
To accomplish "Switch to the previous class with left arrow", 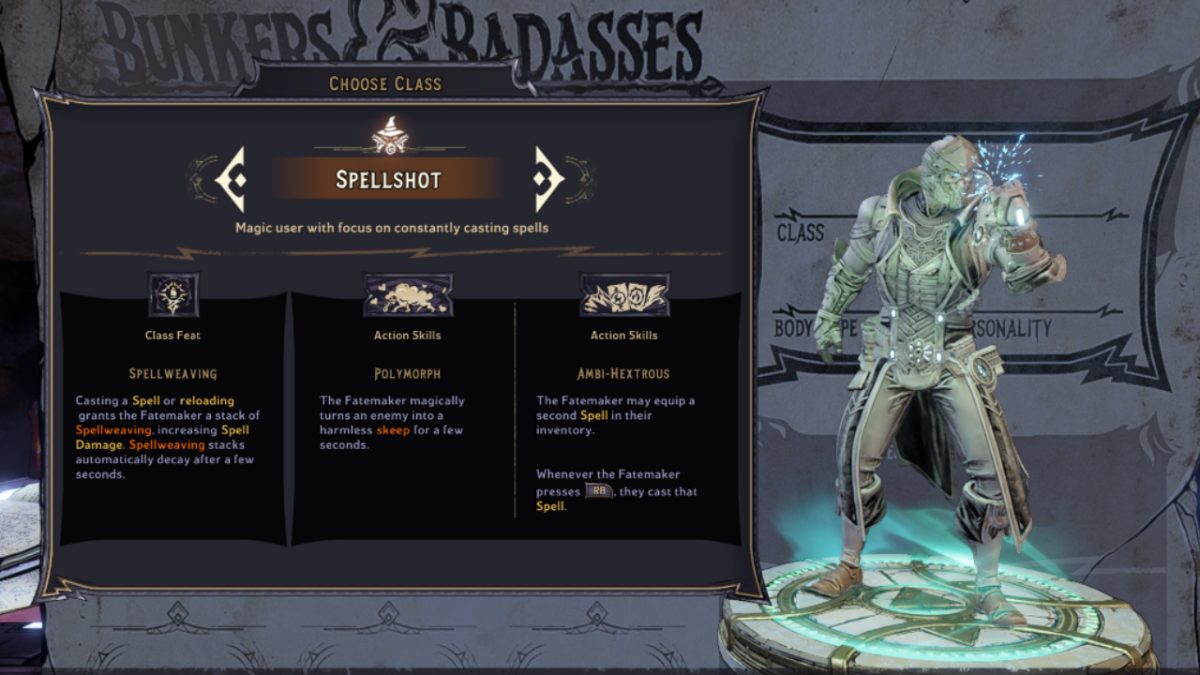I will (231, 180).
